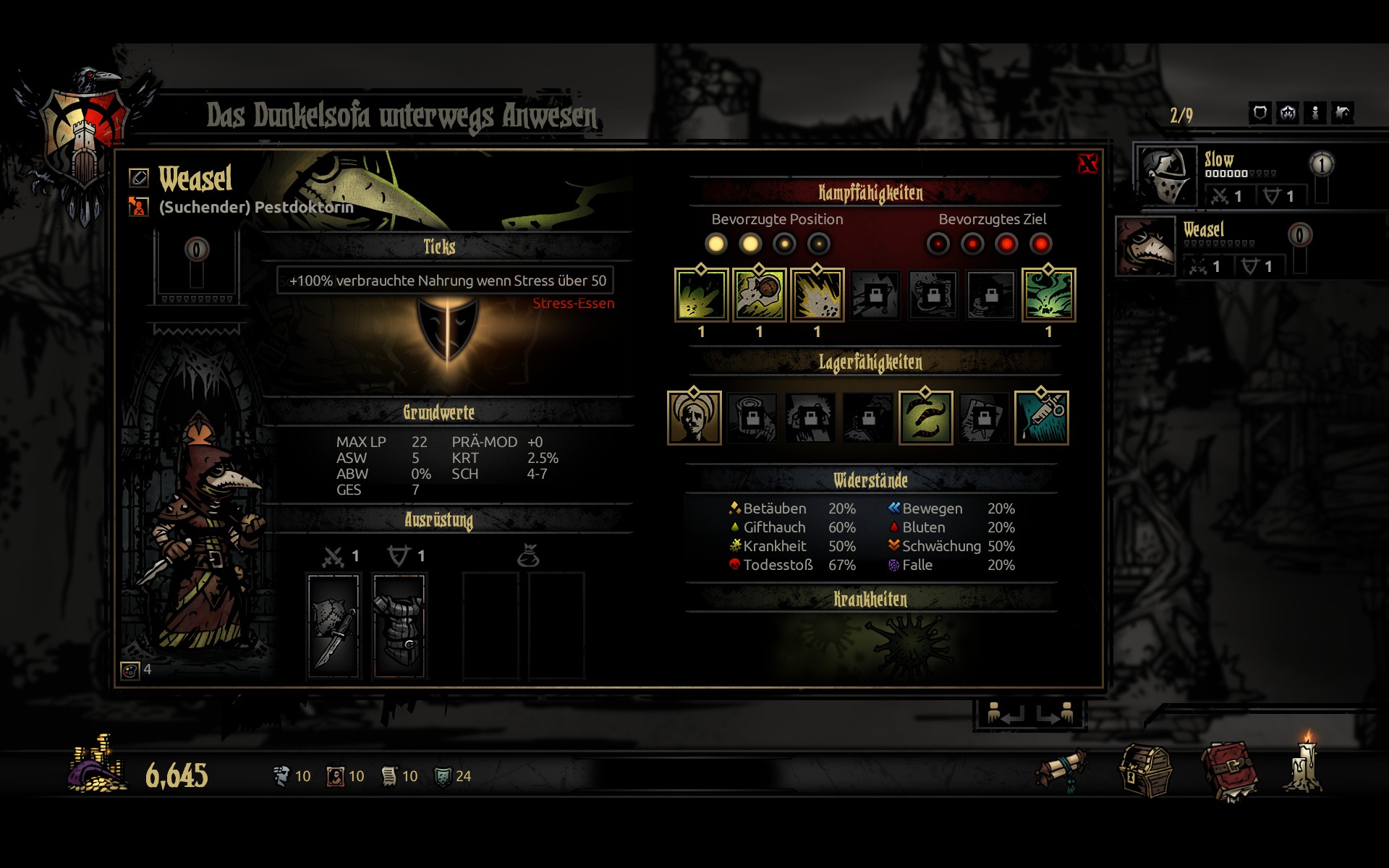Open the treasure chest inventory
Screen dimensions: 1389x868
pos(1145,772)
